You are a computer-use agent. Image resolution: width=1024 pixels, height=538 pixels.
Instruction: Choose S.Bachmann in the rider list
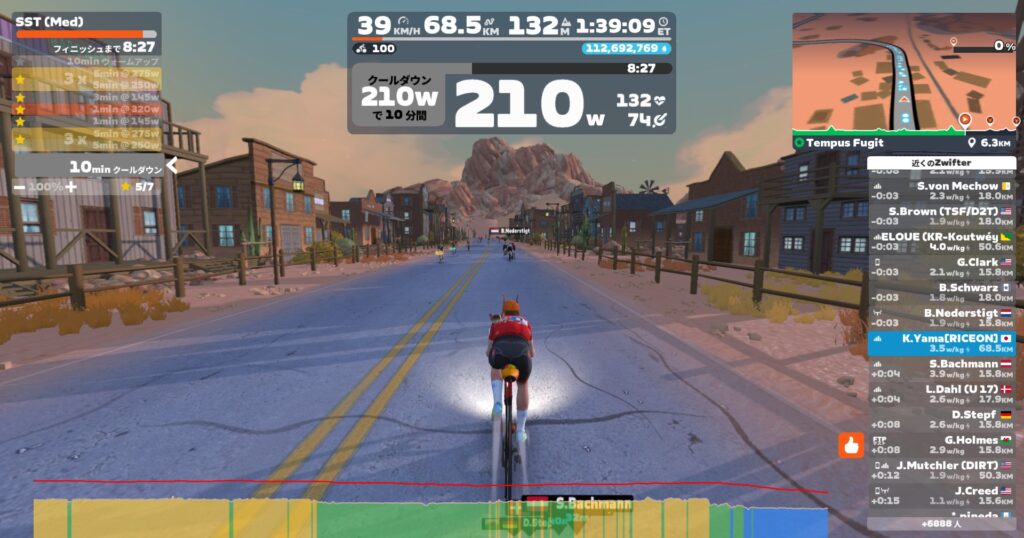pos(942,369)
